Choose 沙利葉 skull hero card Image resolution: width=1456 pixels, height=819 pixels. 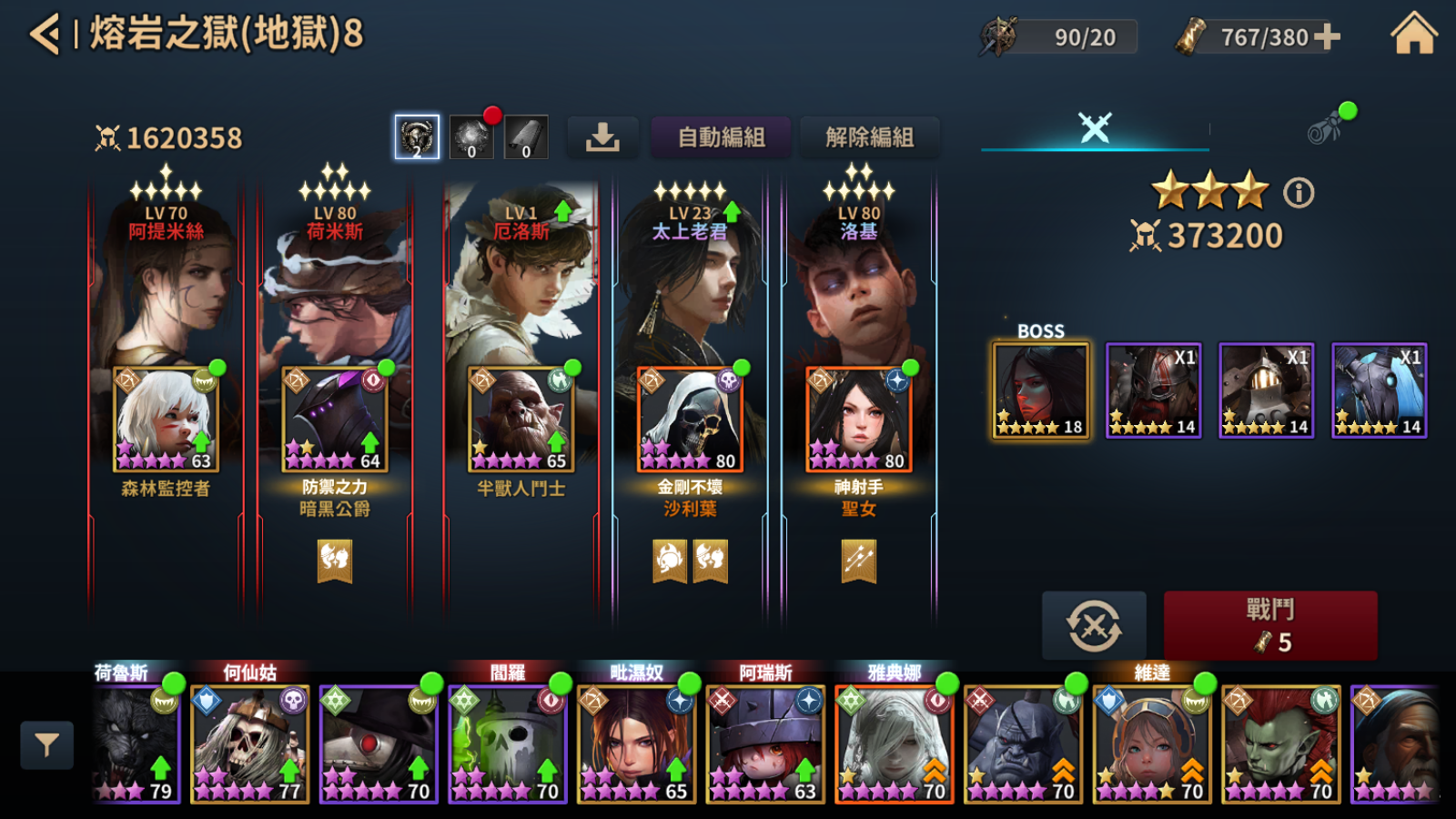[x=690, y=420]
